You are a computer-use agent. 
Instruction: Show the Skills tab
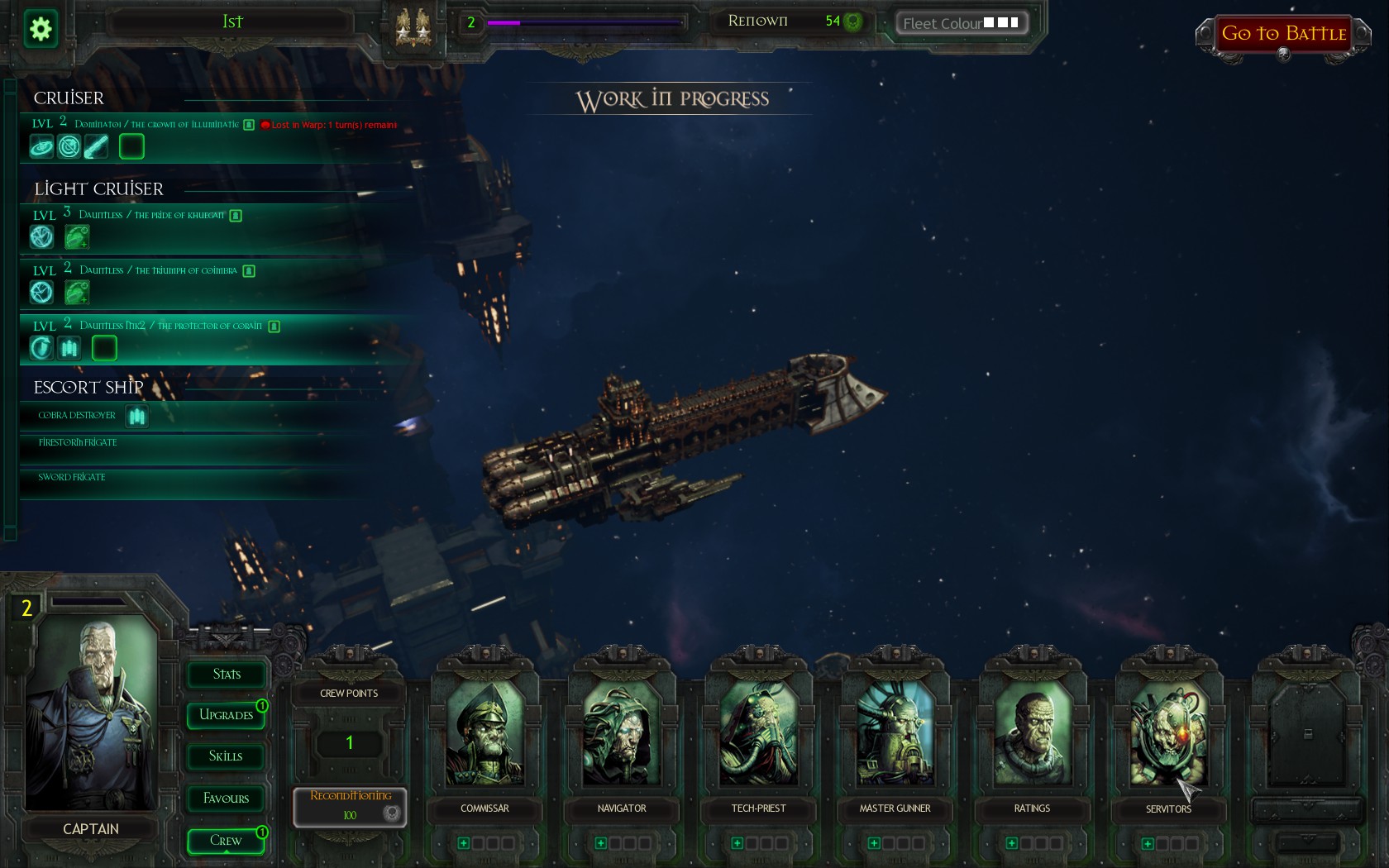[x=226, y=756]
